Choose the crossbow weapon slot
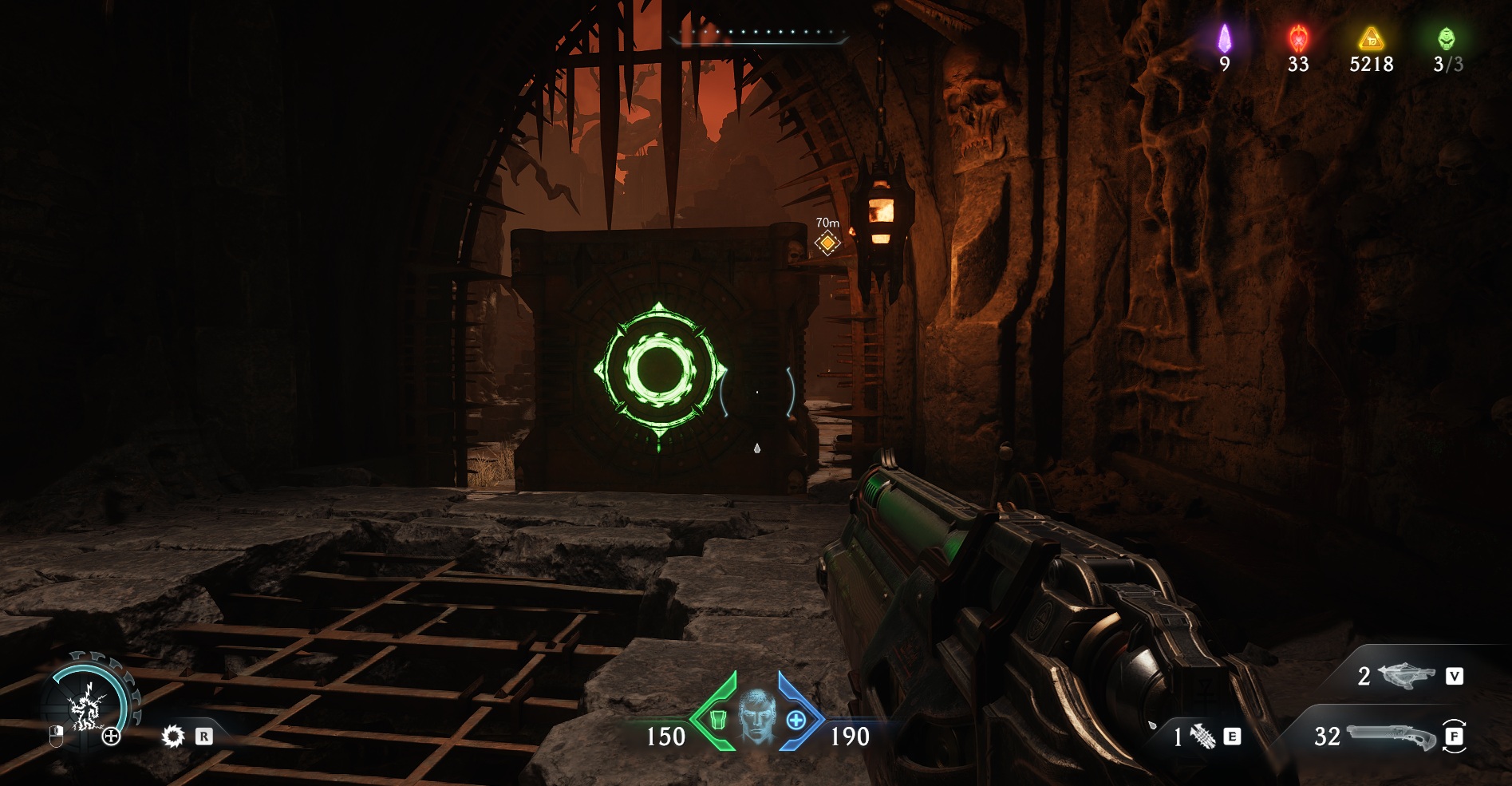The height and width of the screenshot is (786, 1512). pyautogui.click(x=1406, y=676)
